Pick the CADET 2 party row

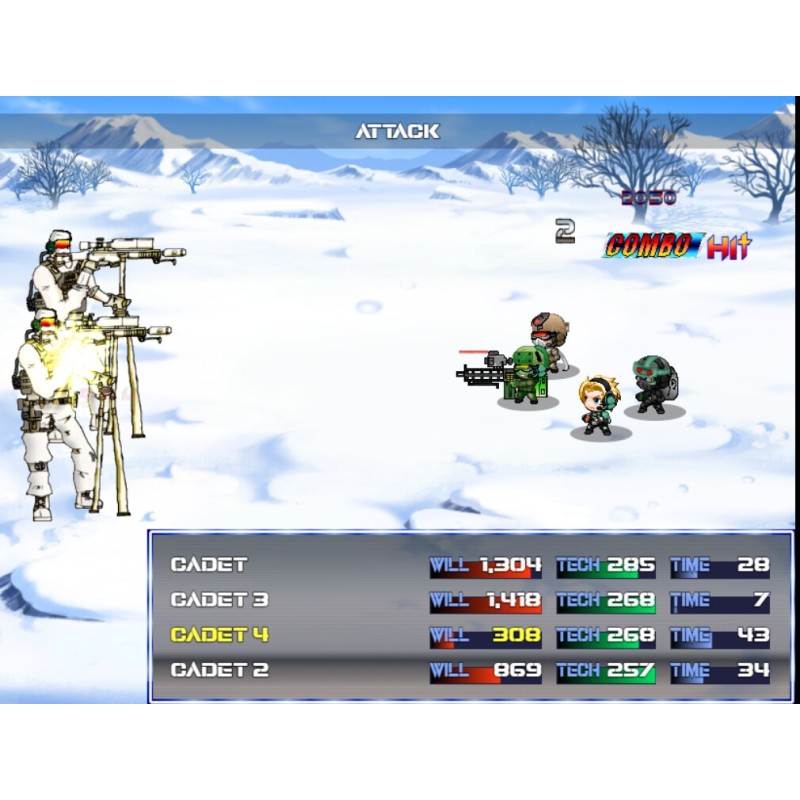pyautogui.click(x=219, y=670)
